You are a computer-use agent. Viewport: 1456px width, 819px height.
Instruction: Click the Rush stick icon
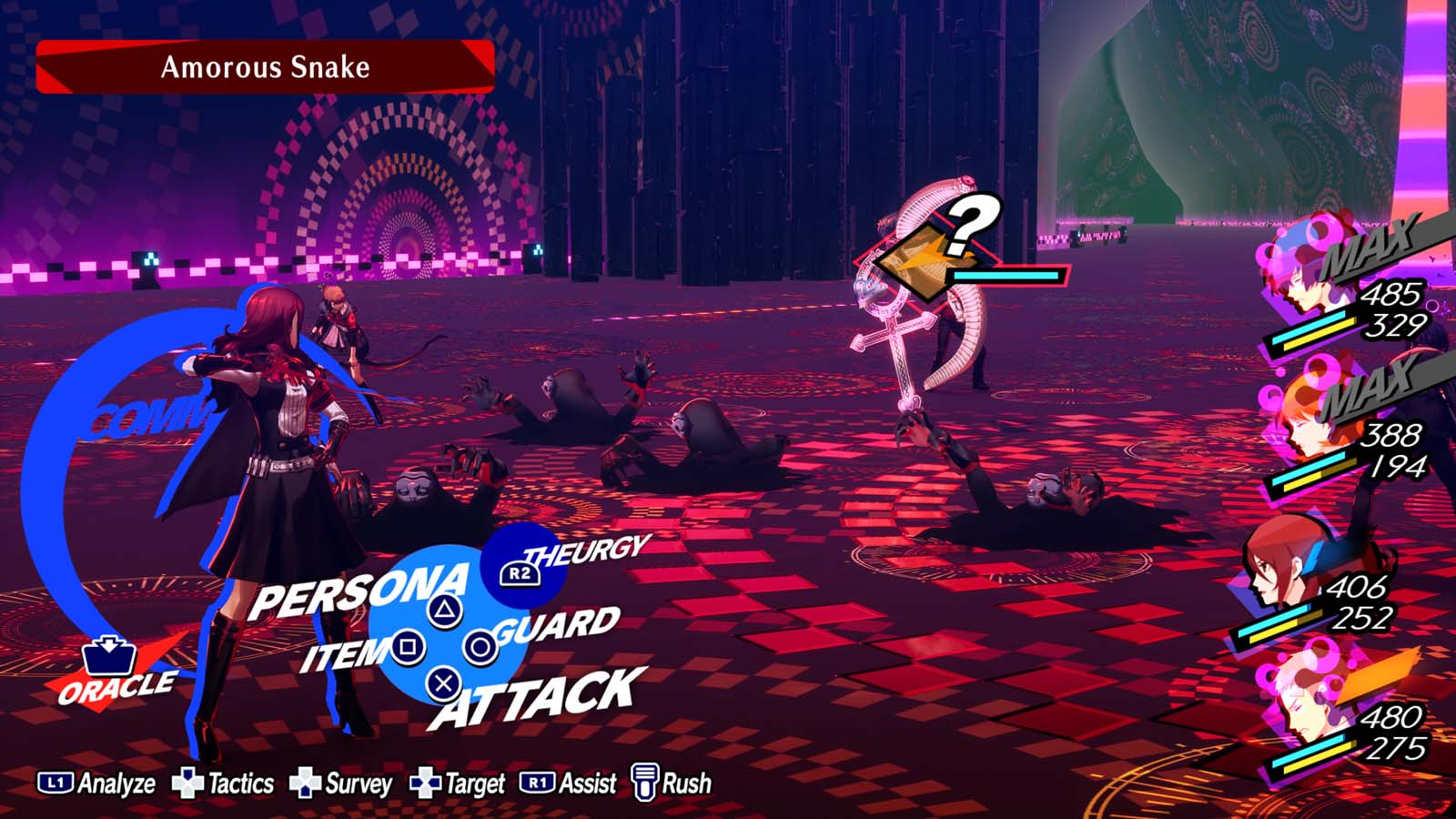tap(646, 781)
